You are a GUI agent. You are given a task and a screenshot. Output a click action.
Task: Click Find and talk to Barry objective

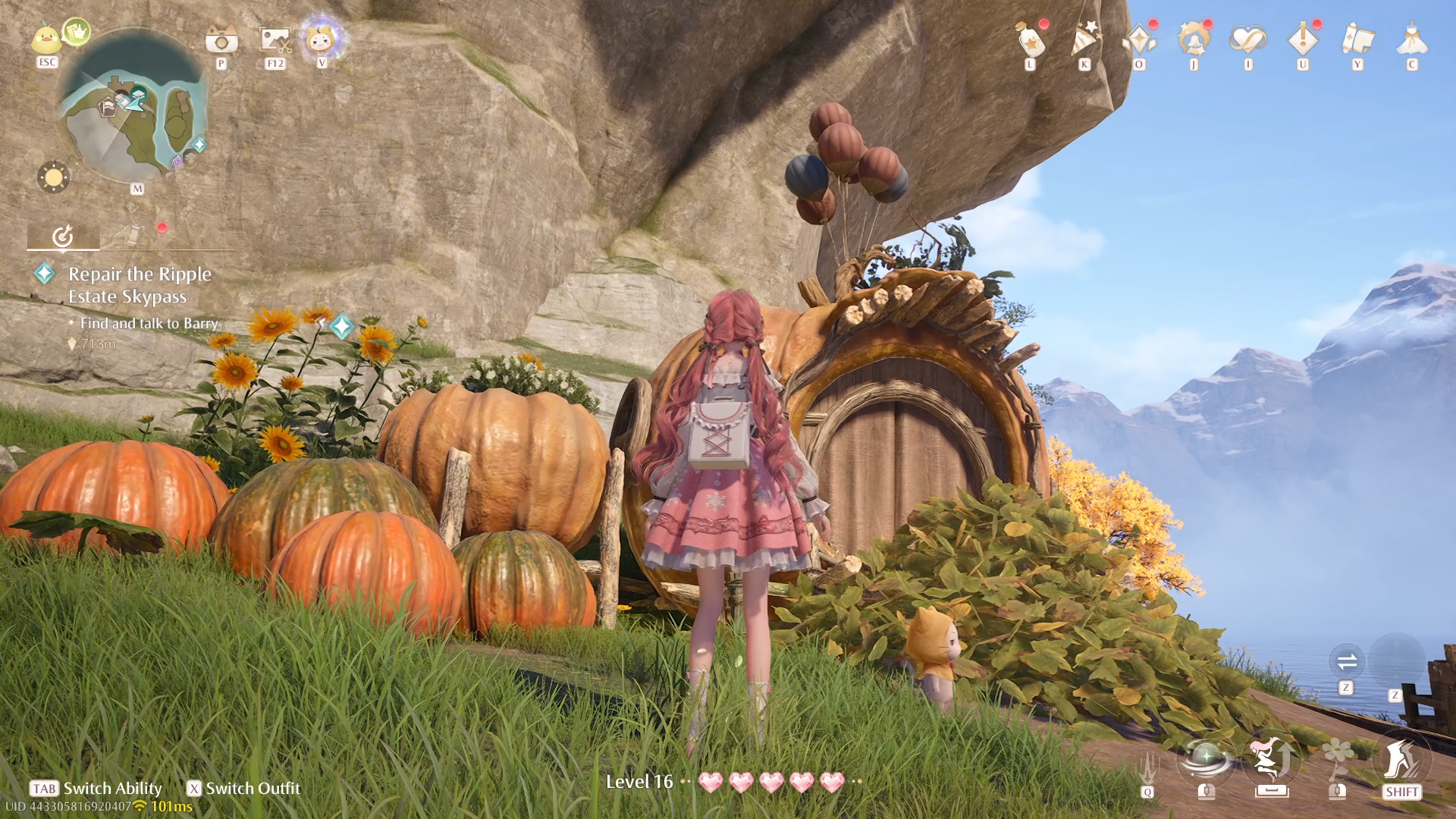[x=149, y=323]
